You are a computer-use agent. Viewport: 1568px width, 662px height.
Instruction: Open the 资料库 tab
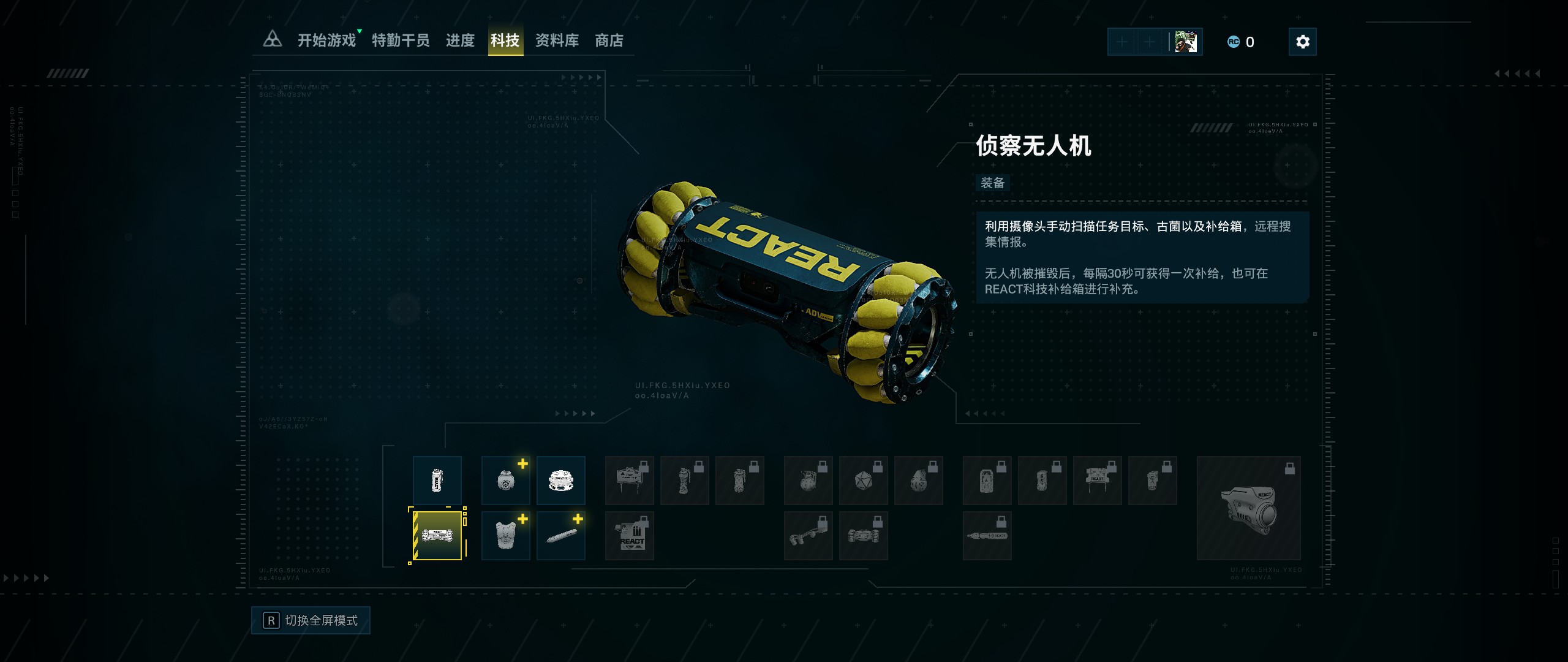[x=557, y=41]
